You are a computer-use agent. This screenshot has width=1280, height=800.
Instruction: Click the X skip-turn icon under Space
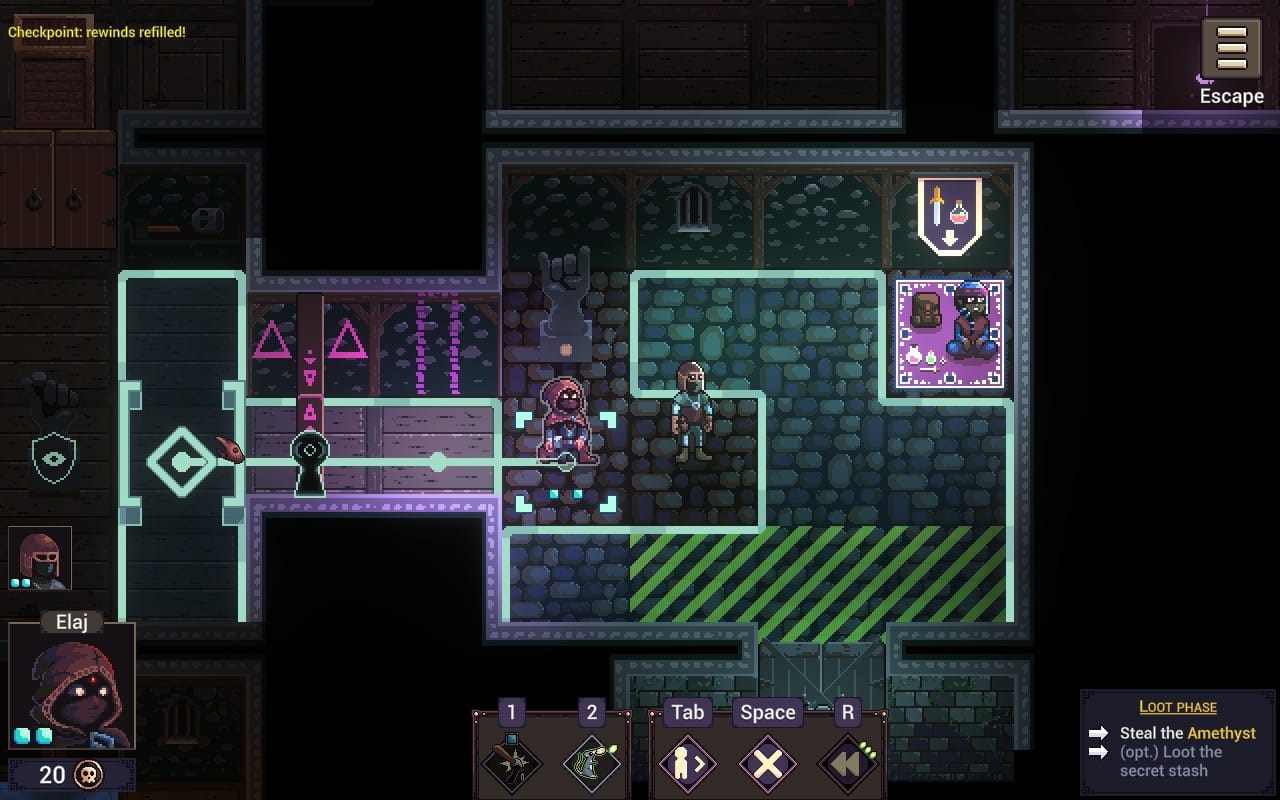[767, 765]
